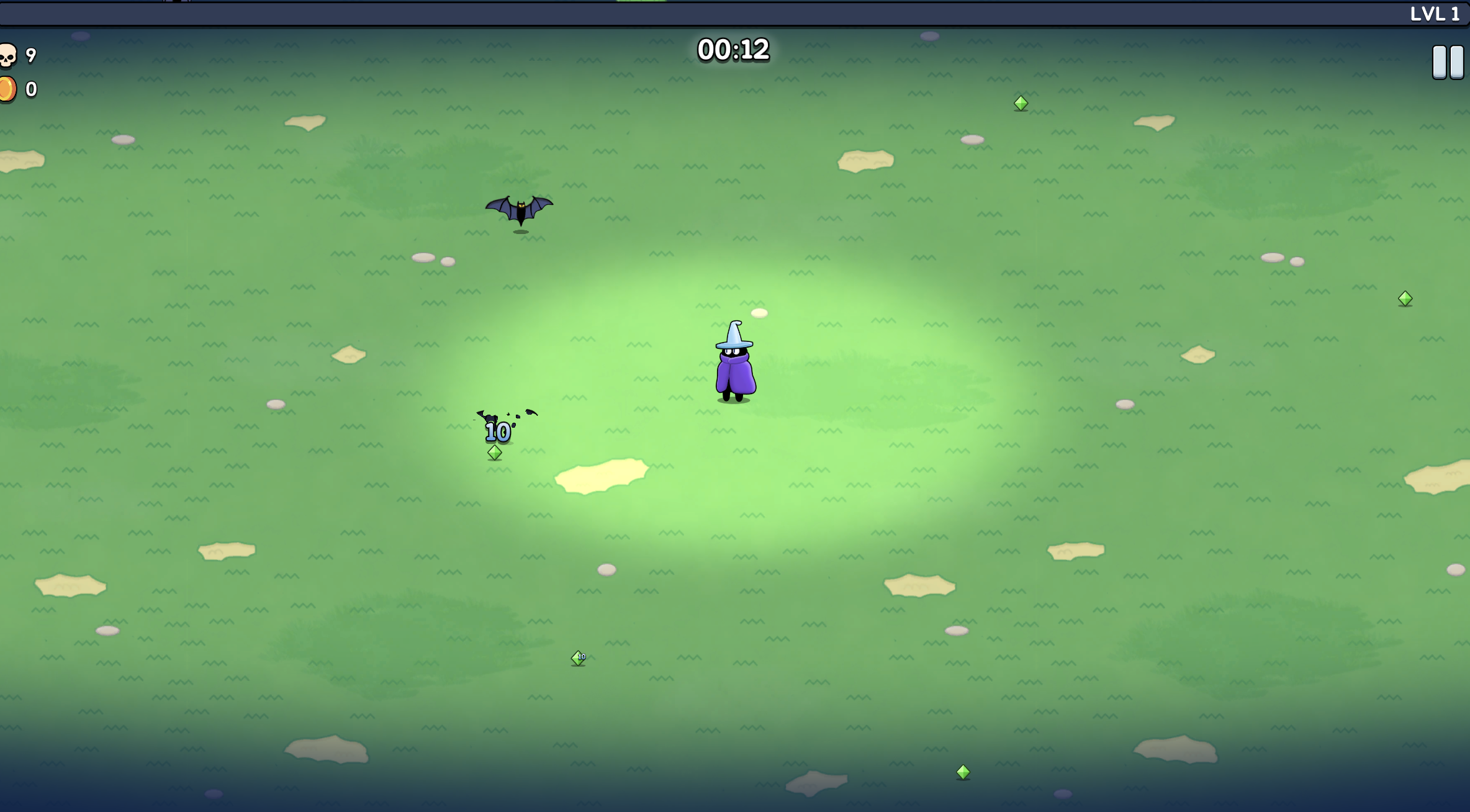Image resolution: width=1470 pixels, height=812 pixels.
Task: Click the kill count number 9
Action: click(x=30, y=54)
